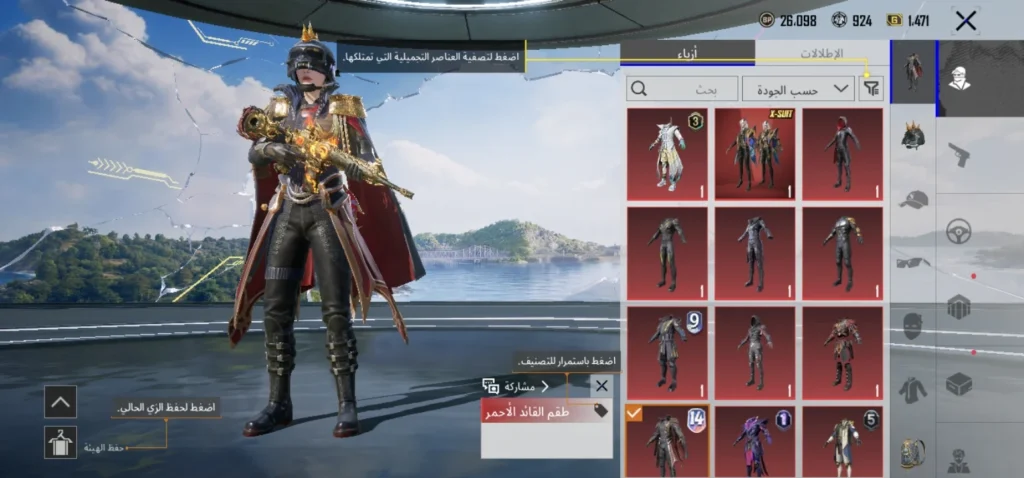Select the white outfit with badge 3
The height and width of the screenshot is (478, 1024).
pyautogui.click(x=667, y=154)
